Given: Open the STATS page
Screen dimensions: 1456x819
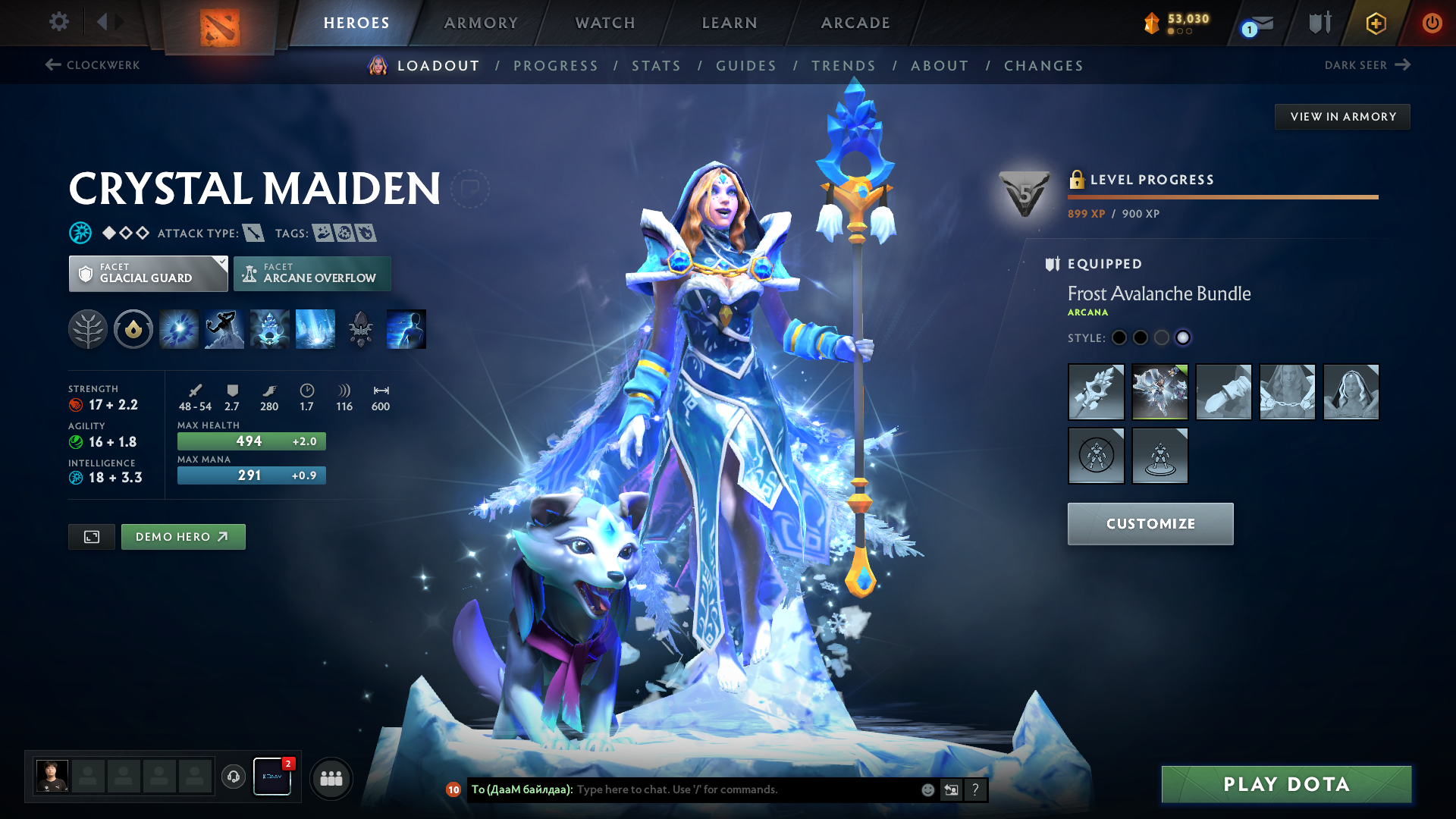Looking at the screenshot, I should point(657,65).
